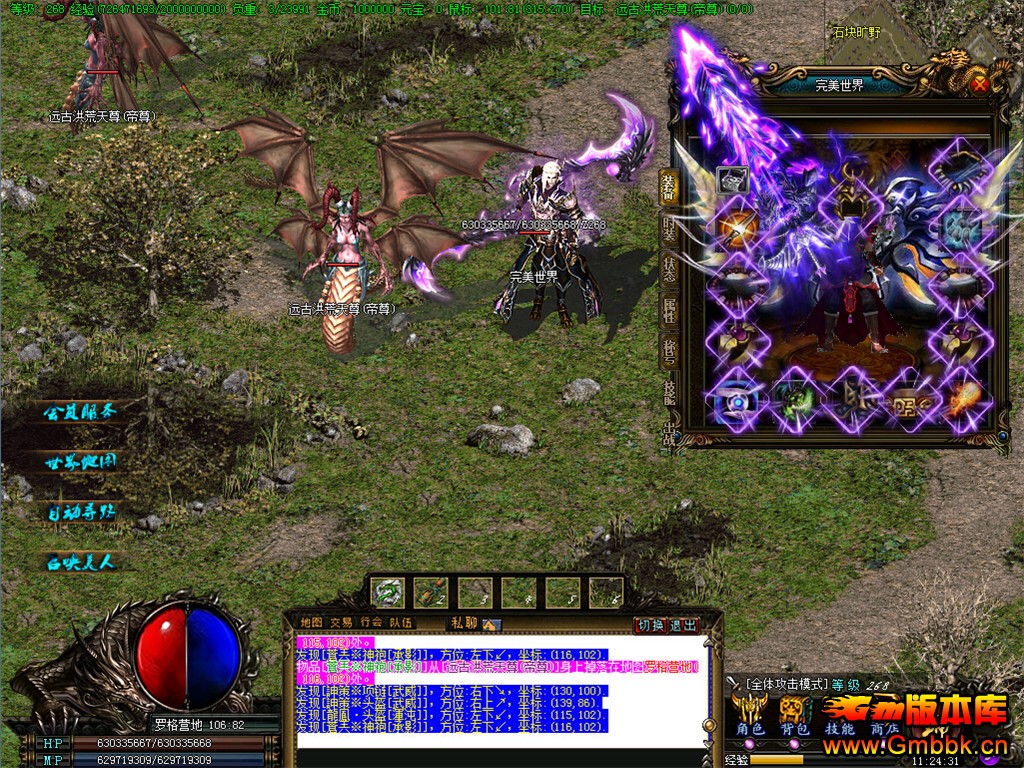Viewport: 1024px width, 768px height.
Task: Open the 行会 guild tab
Action: tap(372, 623)
